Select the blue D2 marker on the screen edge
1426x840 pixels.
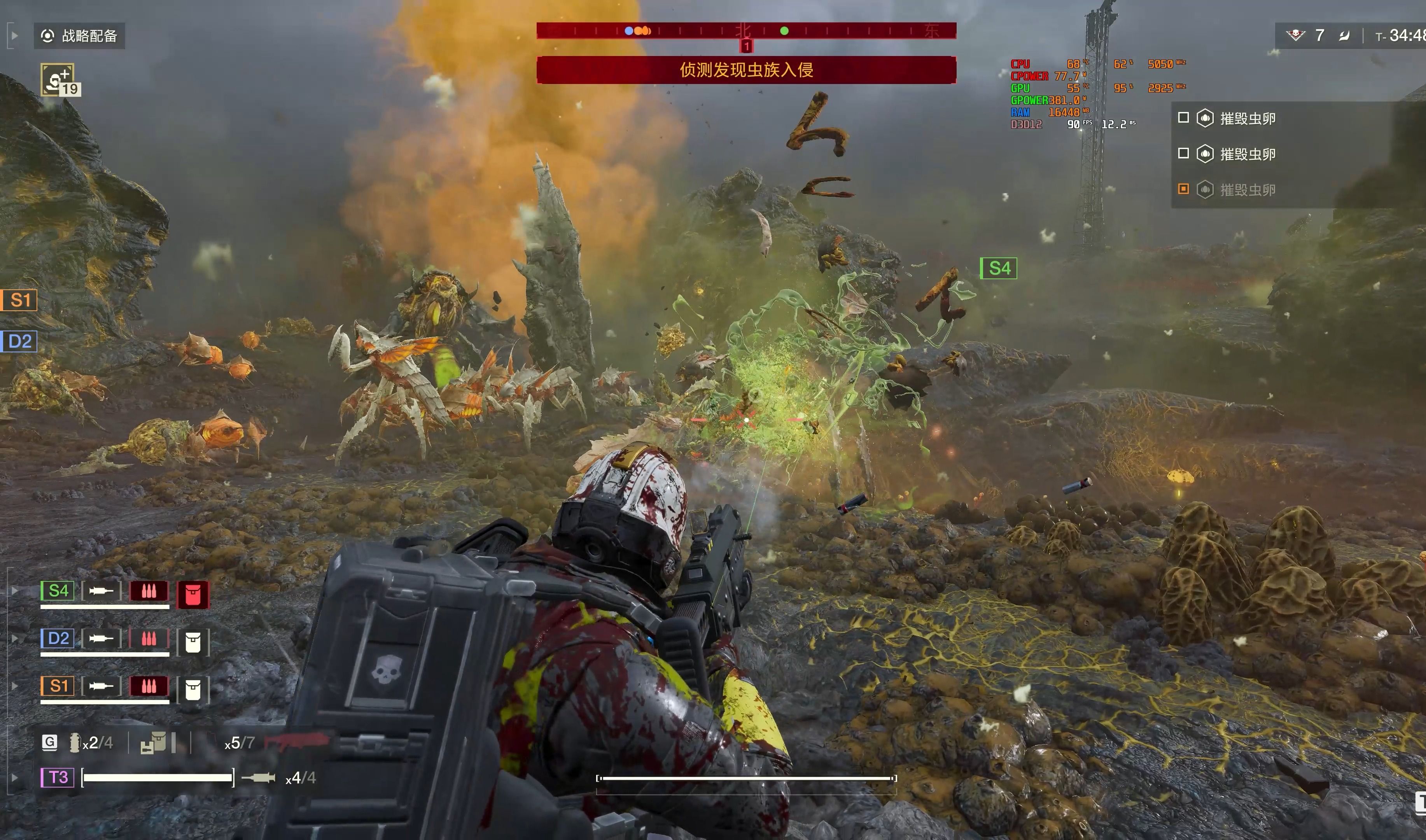pos(19,341)
